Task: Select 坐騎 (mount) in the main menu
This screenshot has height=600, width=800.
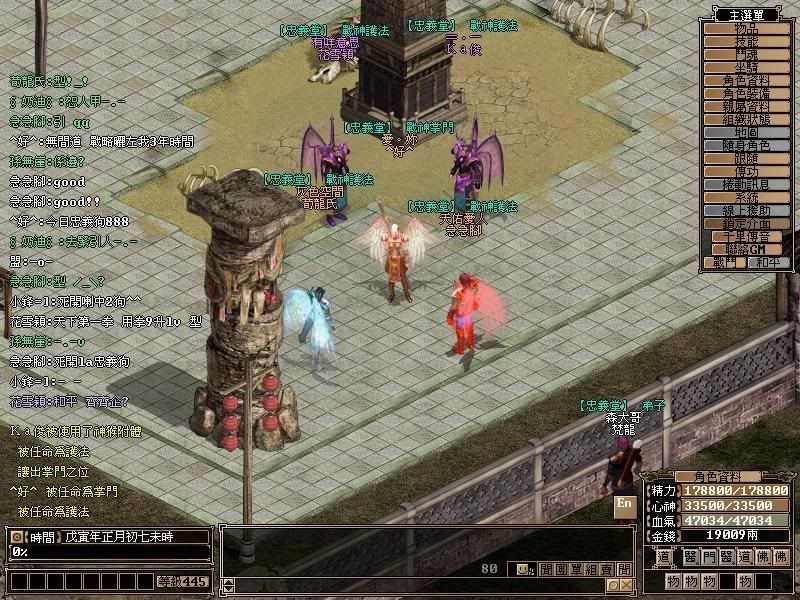Action: [x=748, y=68]
